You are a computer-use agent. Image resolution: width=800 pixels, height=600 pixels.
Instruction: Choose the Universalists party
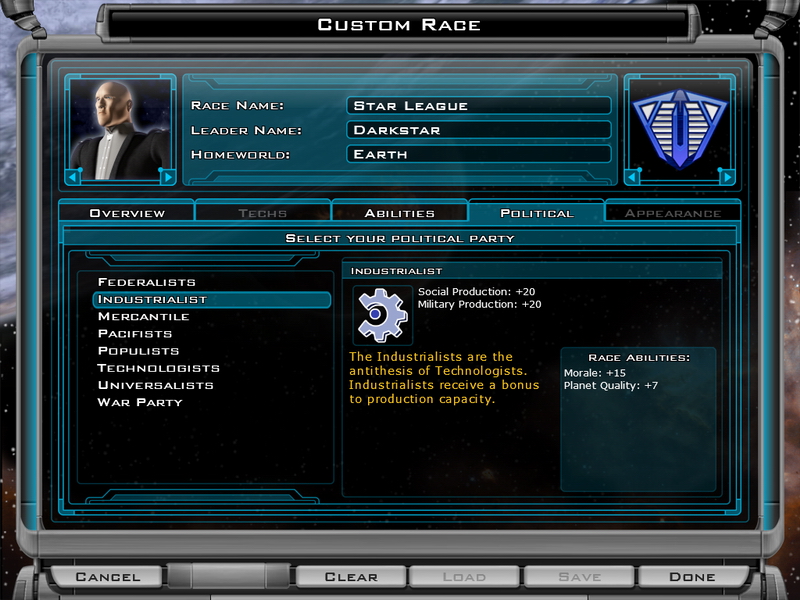coord(155,385)
